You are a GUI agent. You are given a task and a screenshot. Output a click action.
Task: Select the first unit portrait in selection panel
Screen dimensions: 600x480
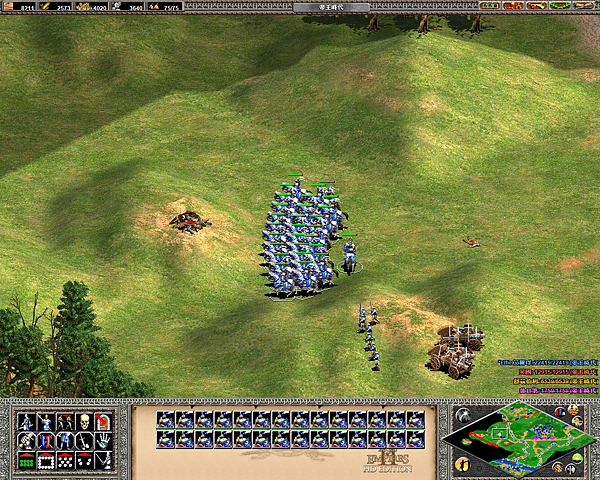(x=163, y=420)
